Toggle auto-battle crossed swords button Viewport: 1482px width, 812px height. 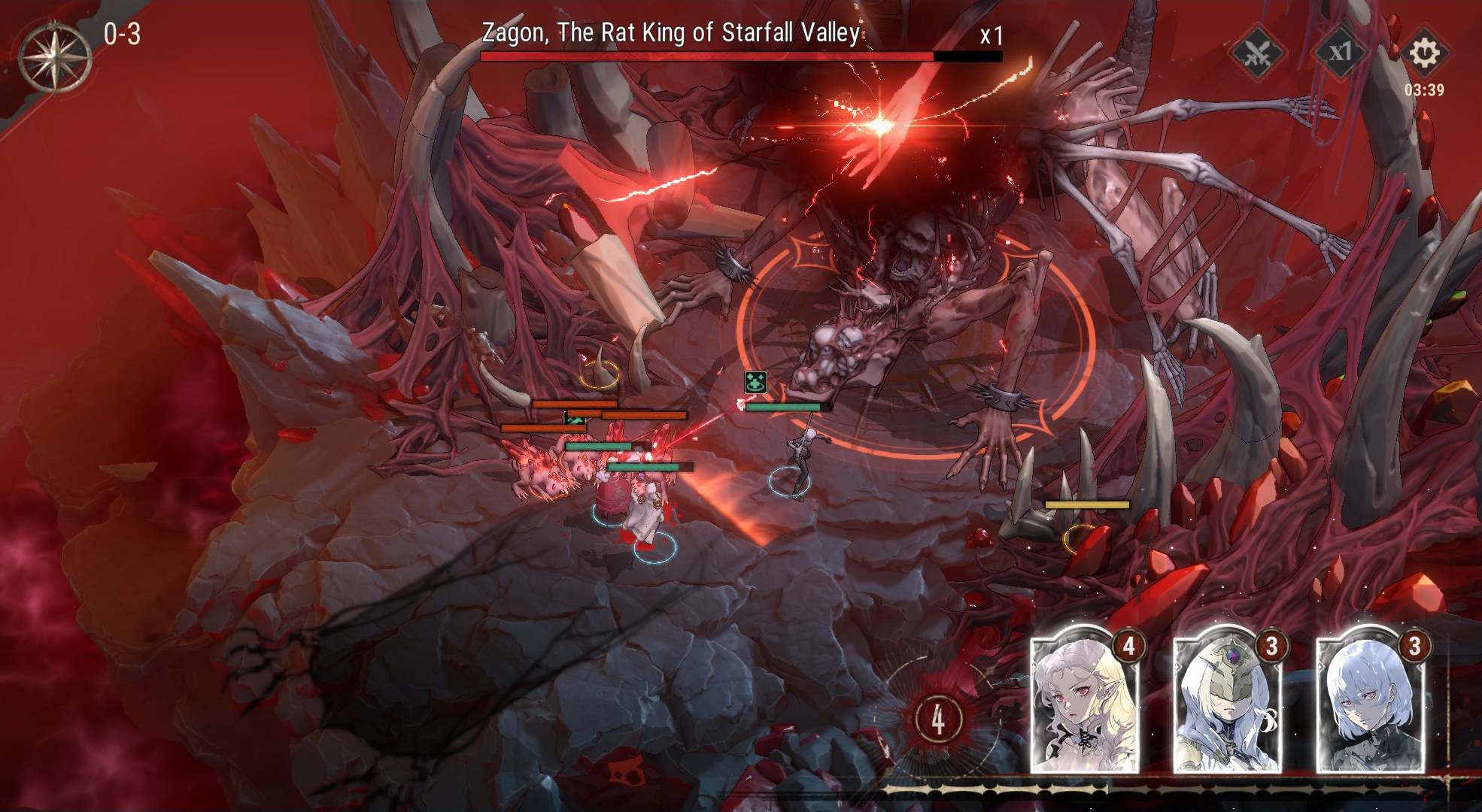tap(1257, 52)
